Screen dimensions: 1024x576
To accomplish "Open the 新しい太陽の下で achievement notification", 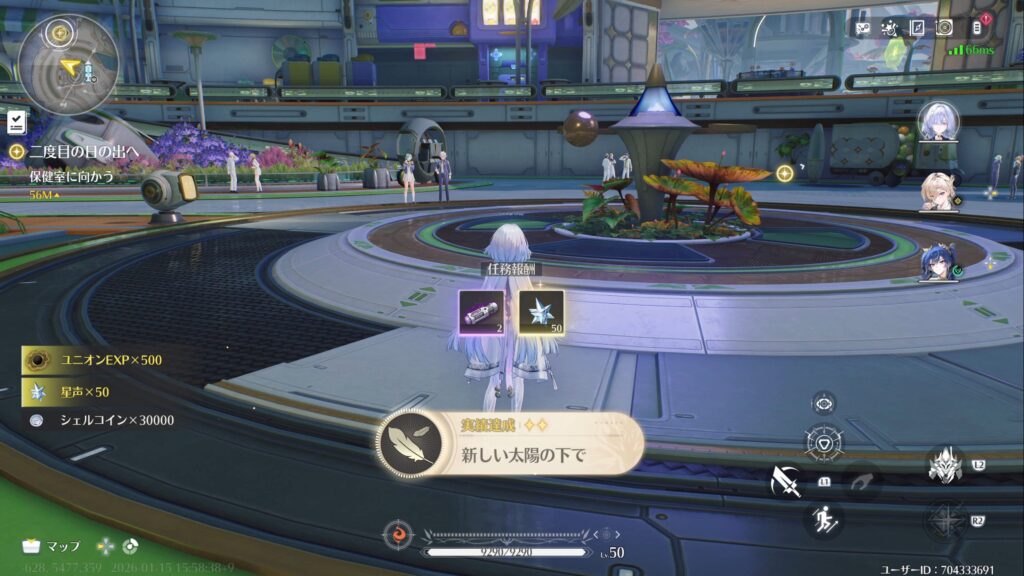I will (510, 443).
